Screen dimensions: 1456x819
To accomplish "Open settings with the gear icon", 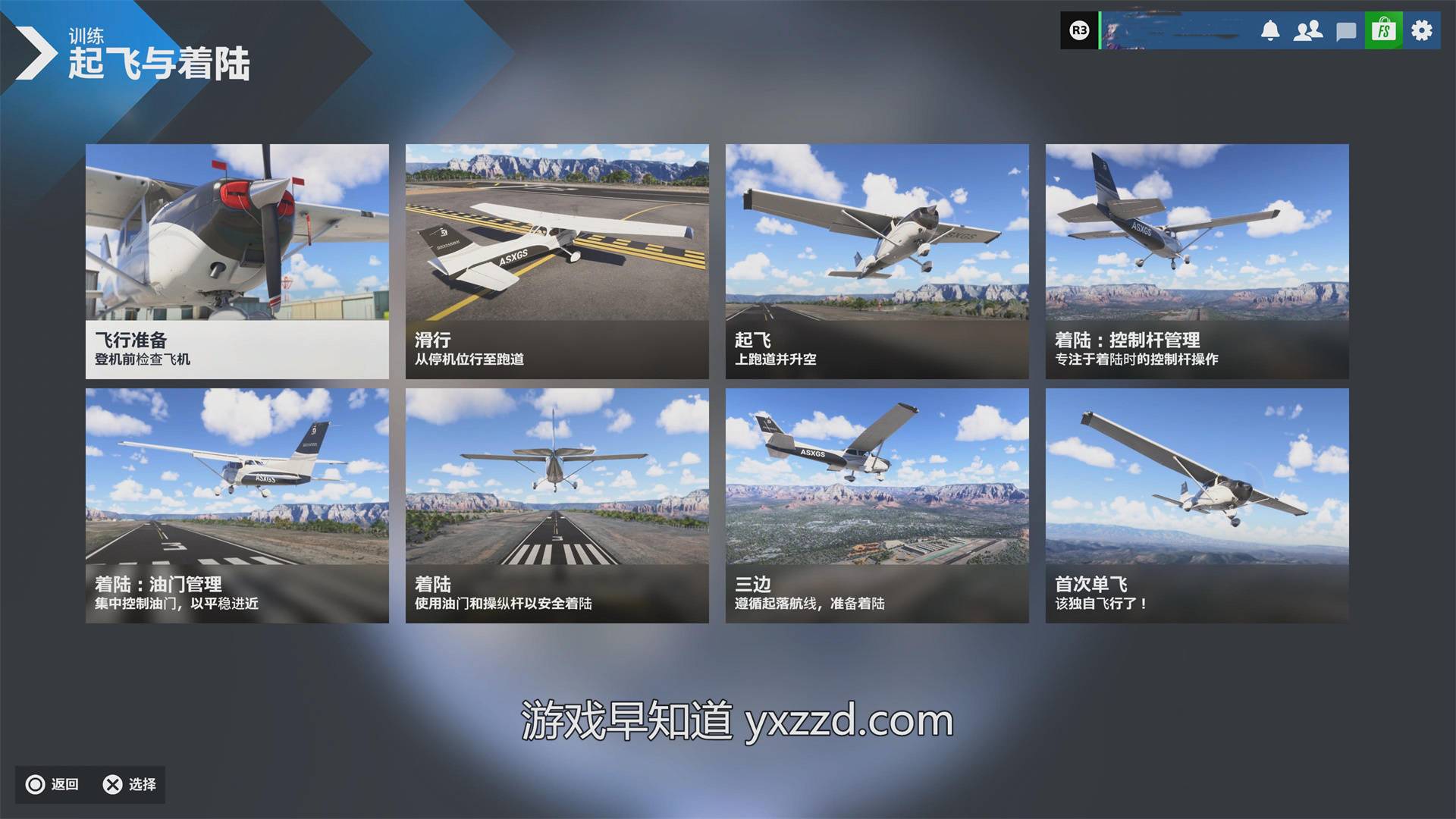I will [1422, 31].
